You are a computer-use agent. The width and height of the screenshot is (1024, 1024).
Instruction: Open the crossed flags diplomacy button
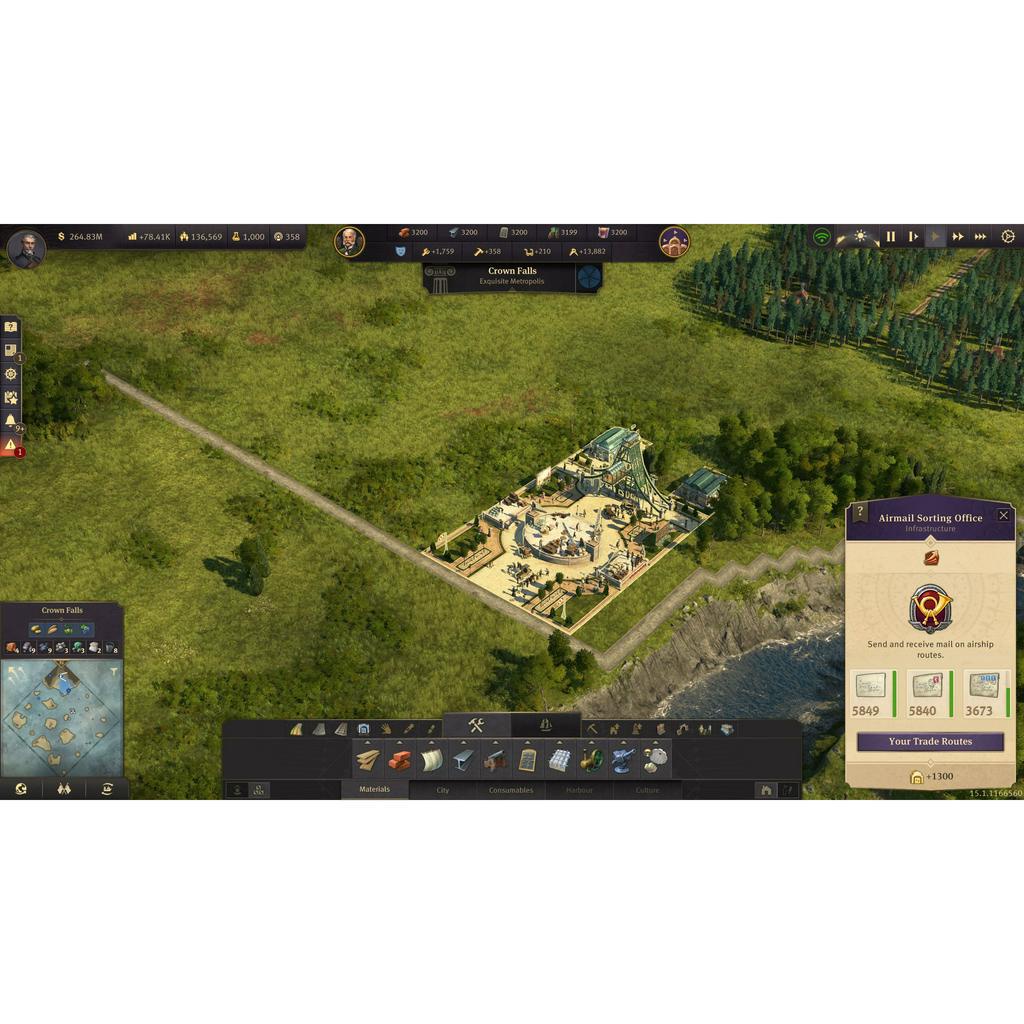click(x=64, y=789)
